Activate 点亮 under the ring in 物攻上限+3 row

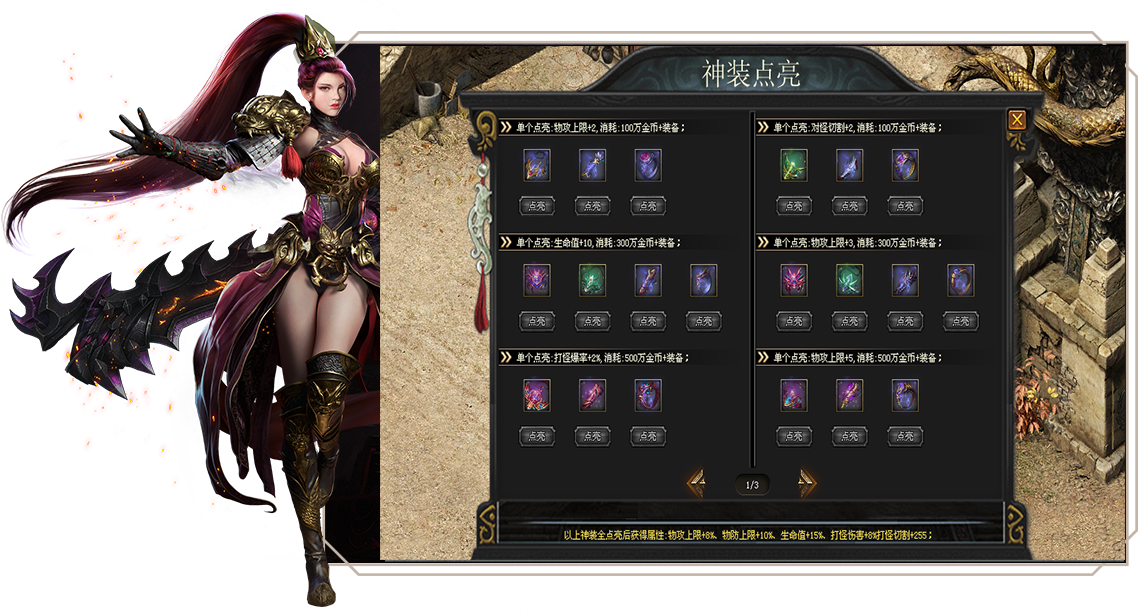pos(960,321)
